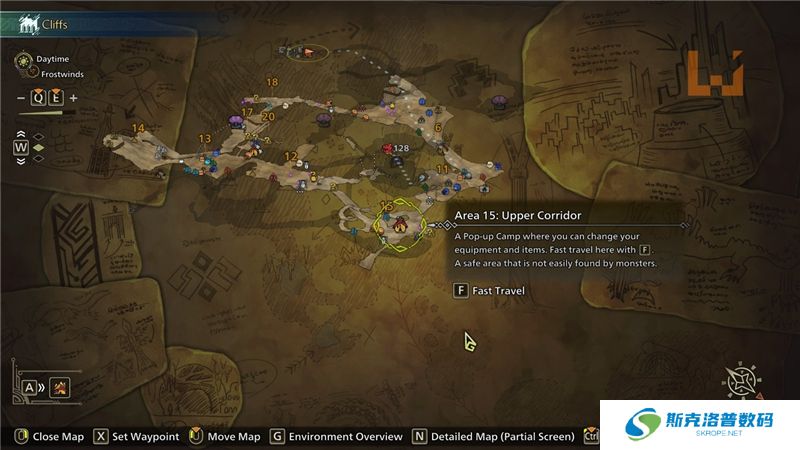The width and height of the screenshot is (800, 450).
Task: Click the Area 14 number marker
Action: [138, 128]
